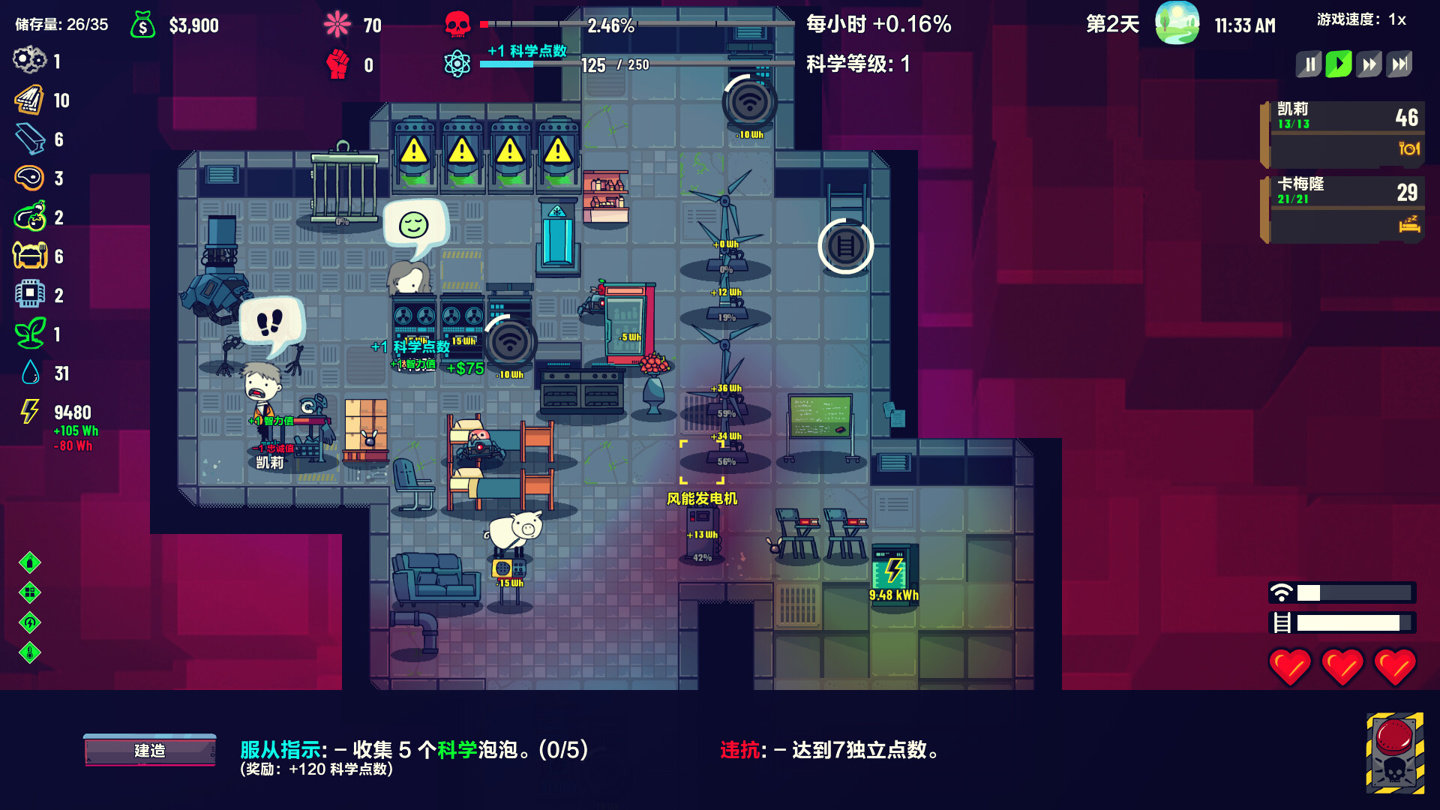Toggle the power lightning overlay diamond
The width and height of the screenshot is (1440, 810).
[30, 622]
